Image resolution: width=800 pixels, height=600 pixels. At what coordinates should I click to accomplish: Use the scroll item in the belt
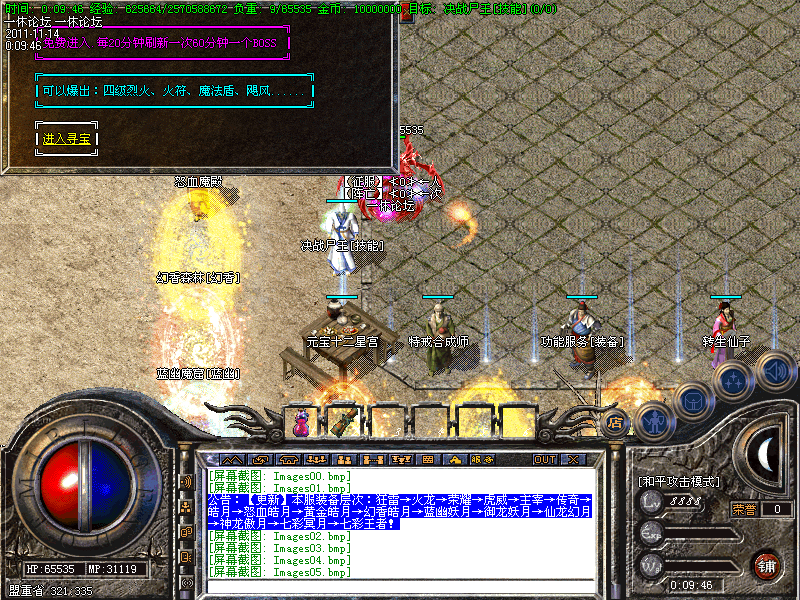tap(343, 422)
